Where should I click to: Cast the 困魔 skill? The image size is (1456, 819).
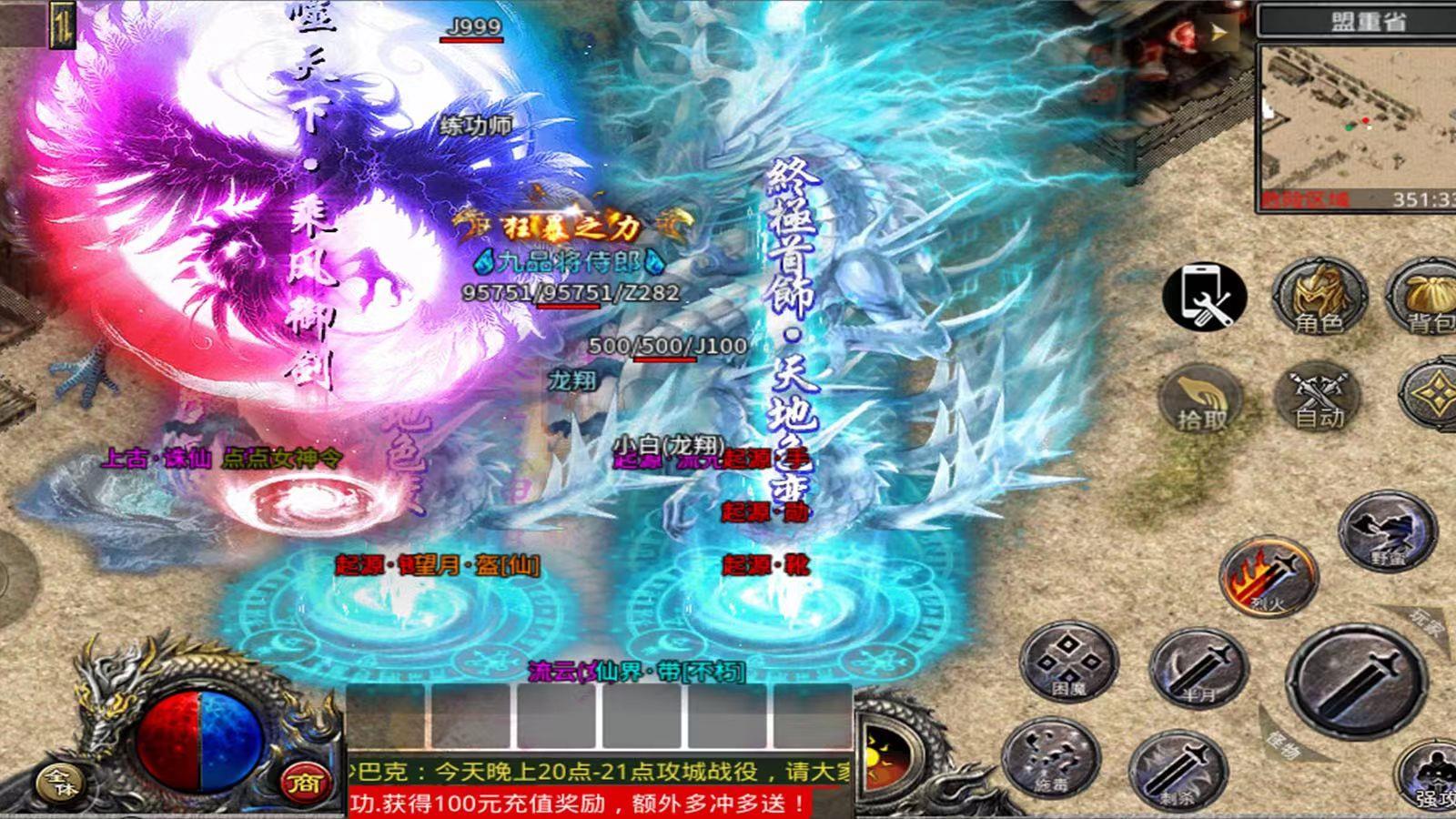pyautogui.click(x=1068, y=662)
